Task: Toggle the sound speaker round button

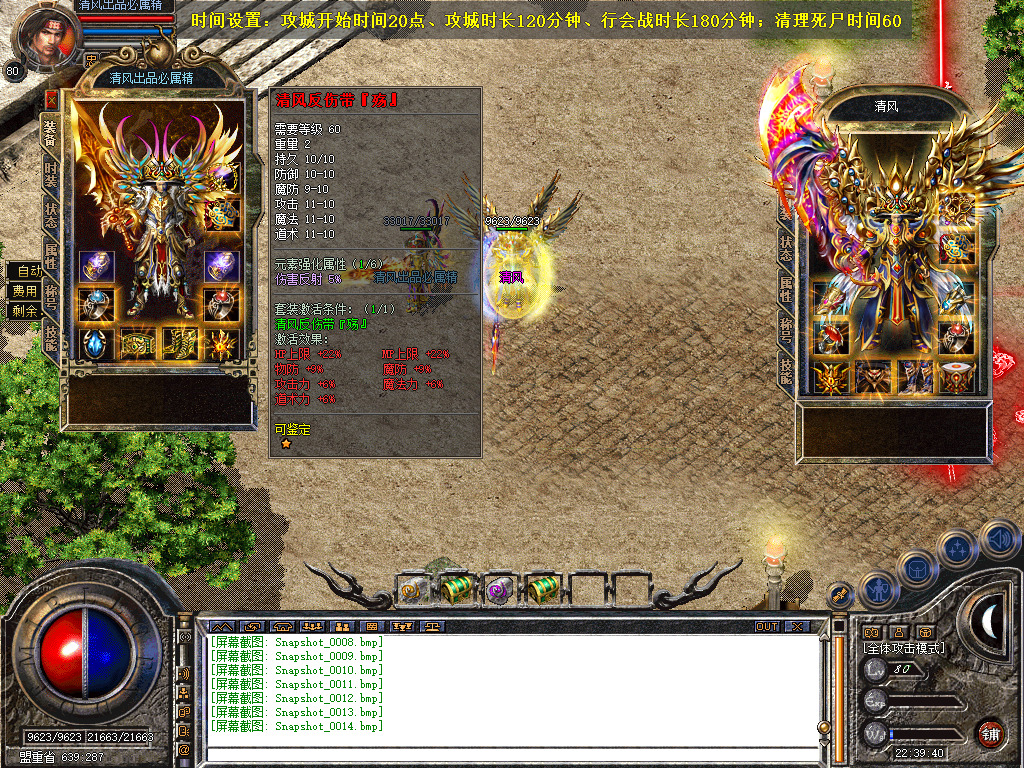Action: (998, 538)
